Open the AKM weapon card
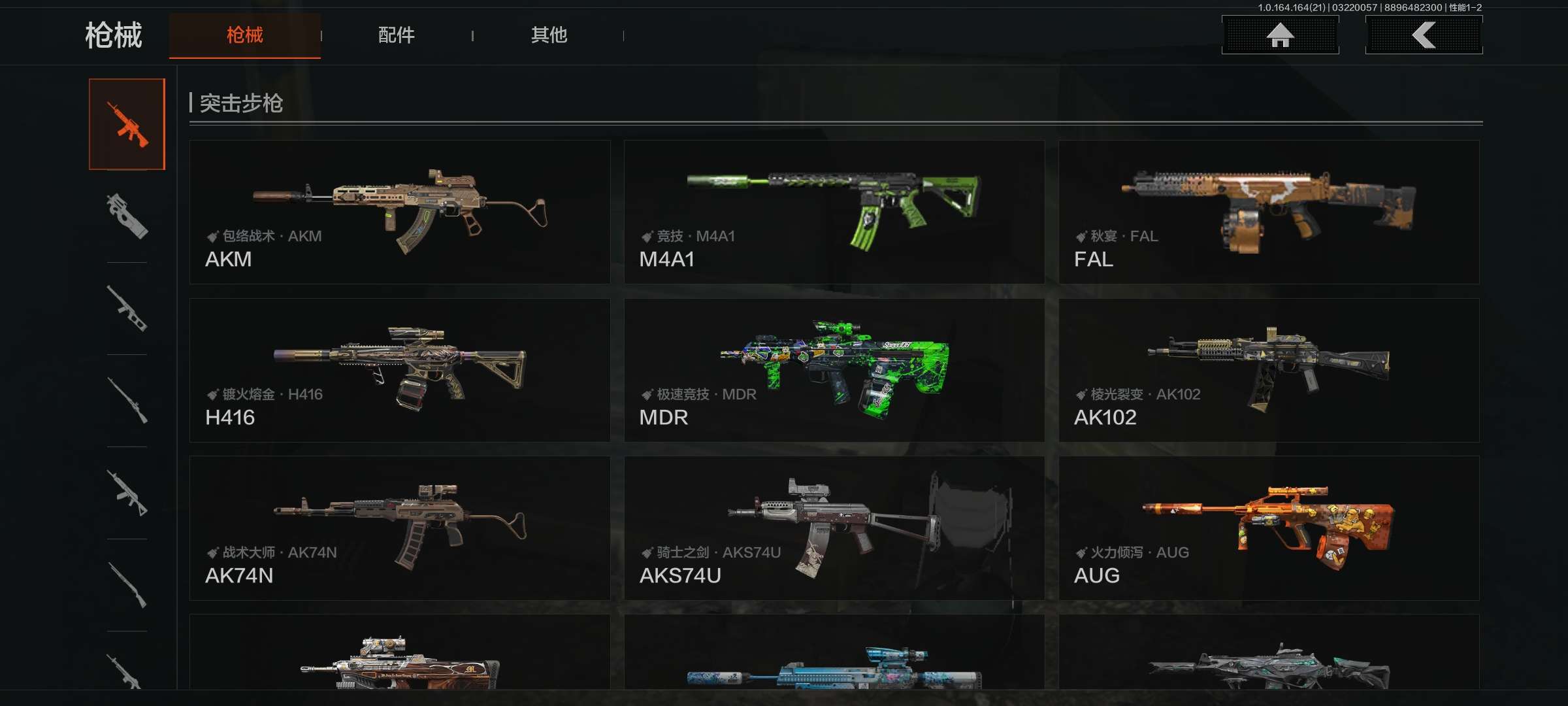The height and width of the screenshot is (706, 1568). click(400, 212)
